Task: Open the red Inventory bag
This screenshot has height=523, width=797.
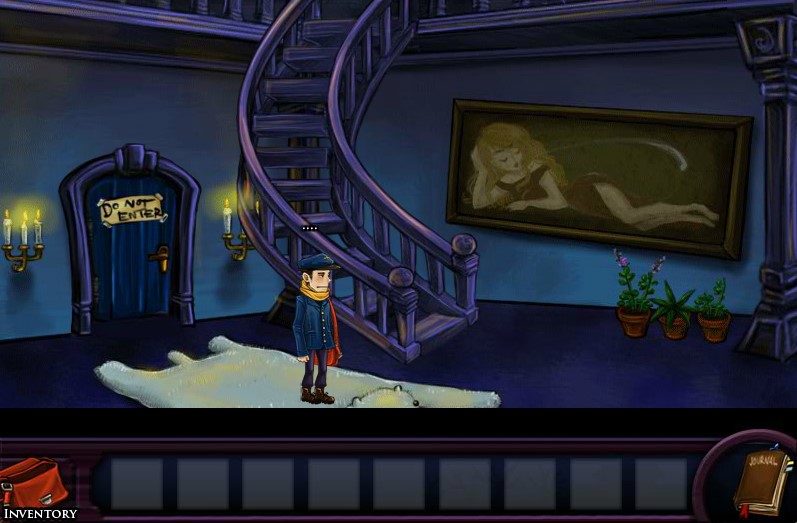Action: point(35,484)
